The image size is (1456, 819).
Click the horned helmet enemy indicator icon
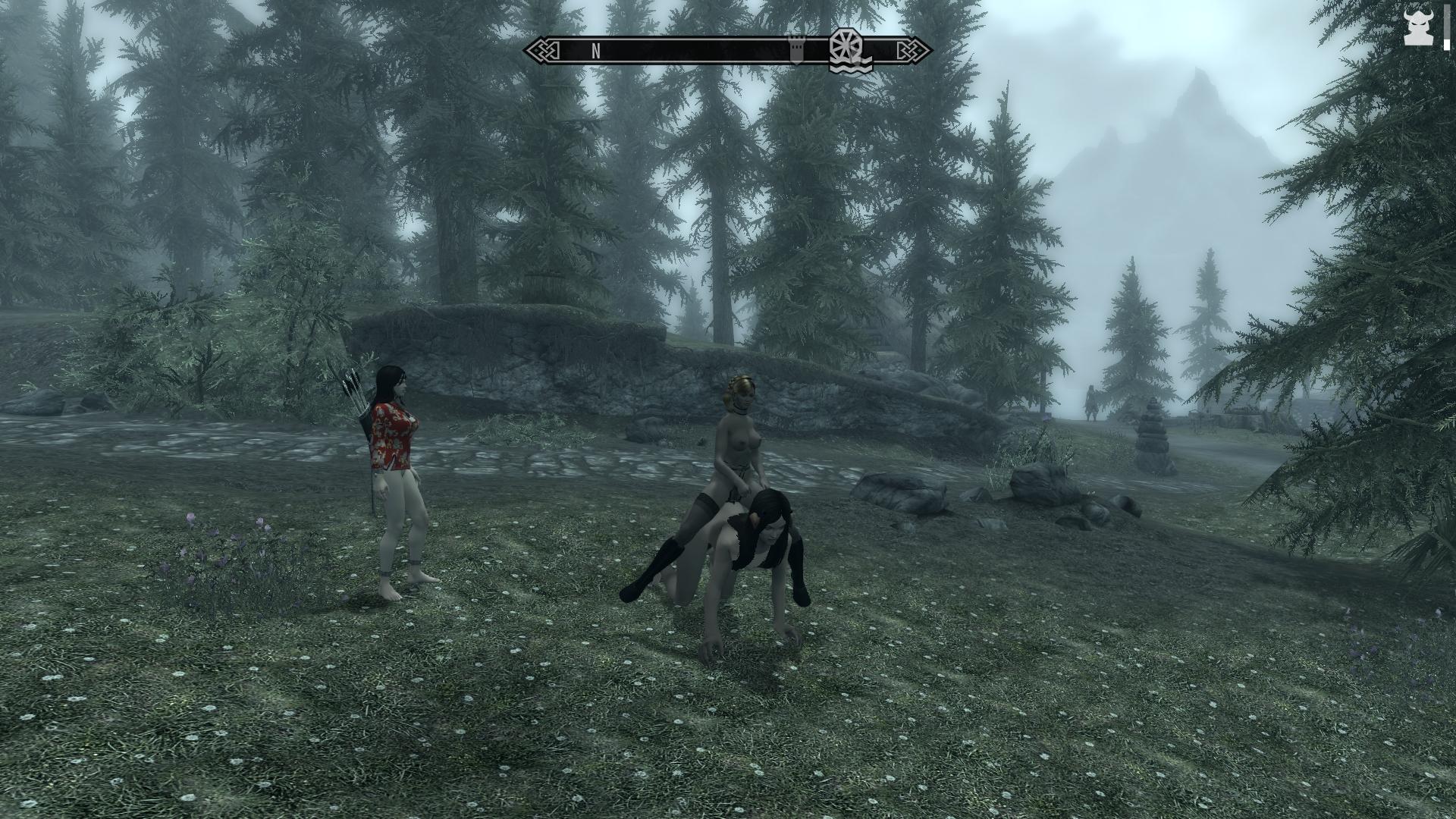tap(1417, 29)
